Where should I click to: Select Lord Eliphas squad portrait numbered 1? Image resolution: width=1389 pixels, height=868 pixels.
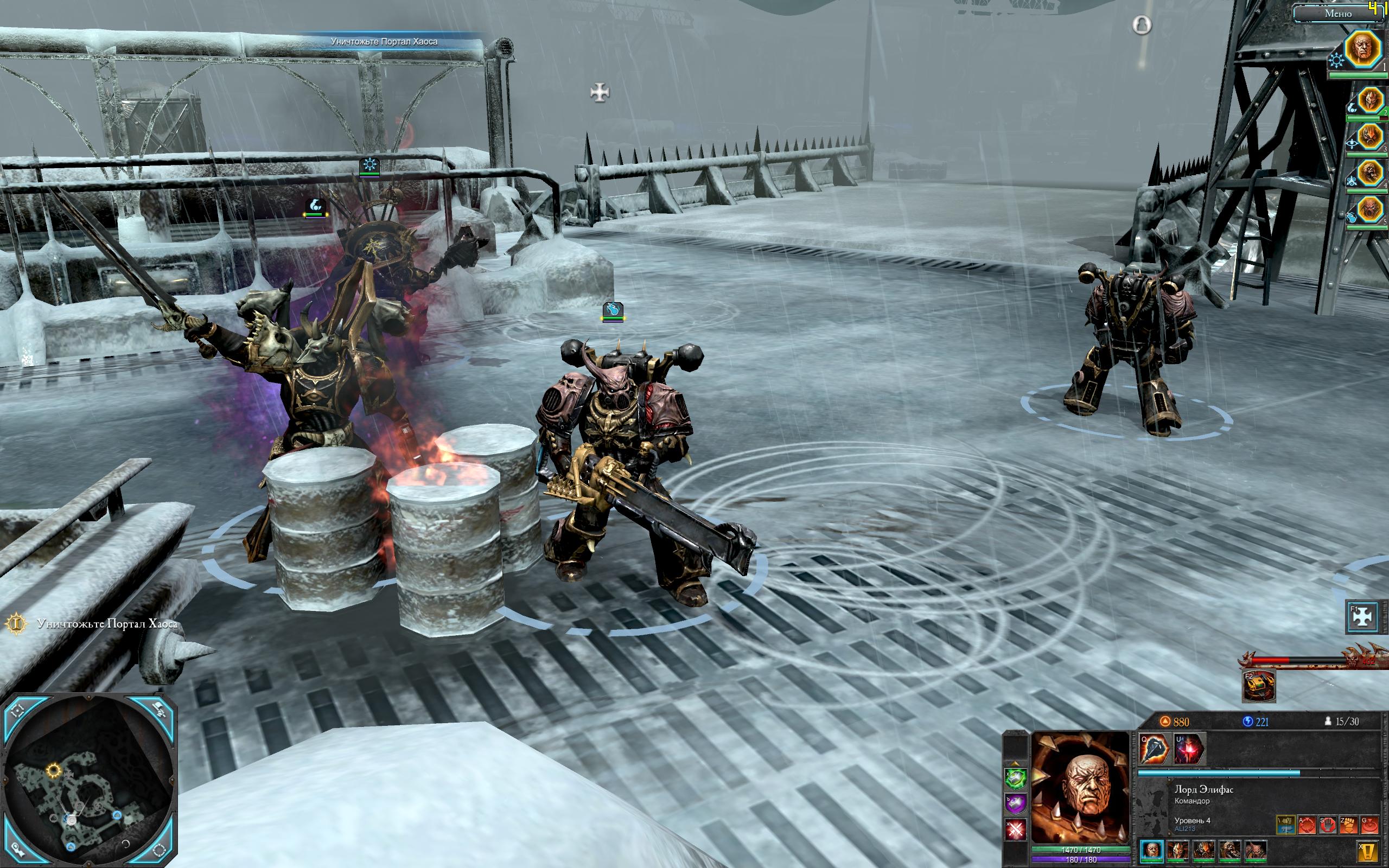[x=1363, y=50]
